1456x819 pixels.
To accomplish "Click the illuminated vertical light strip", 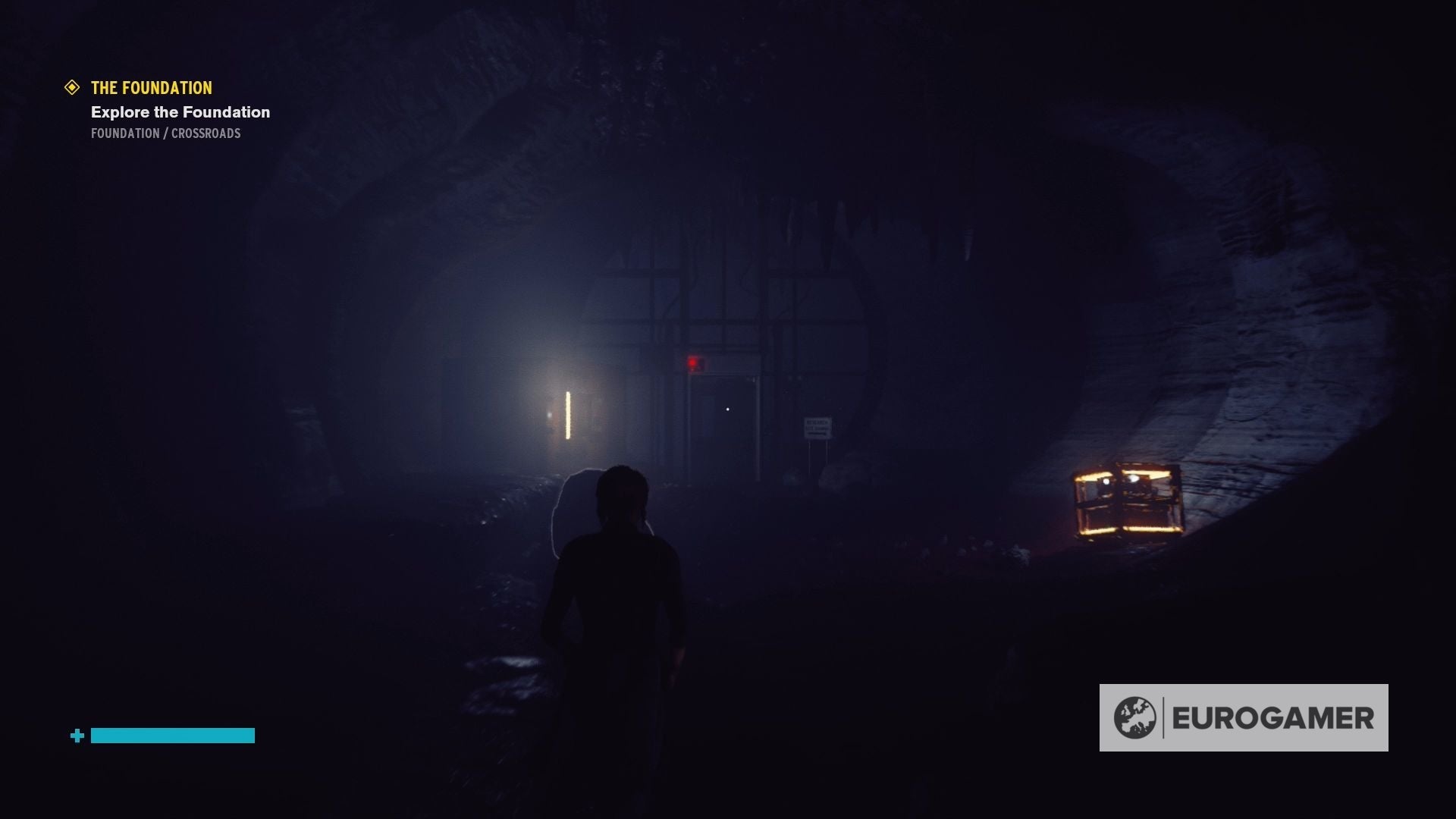I will pos(567,415).
